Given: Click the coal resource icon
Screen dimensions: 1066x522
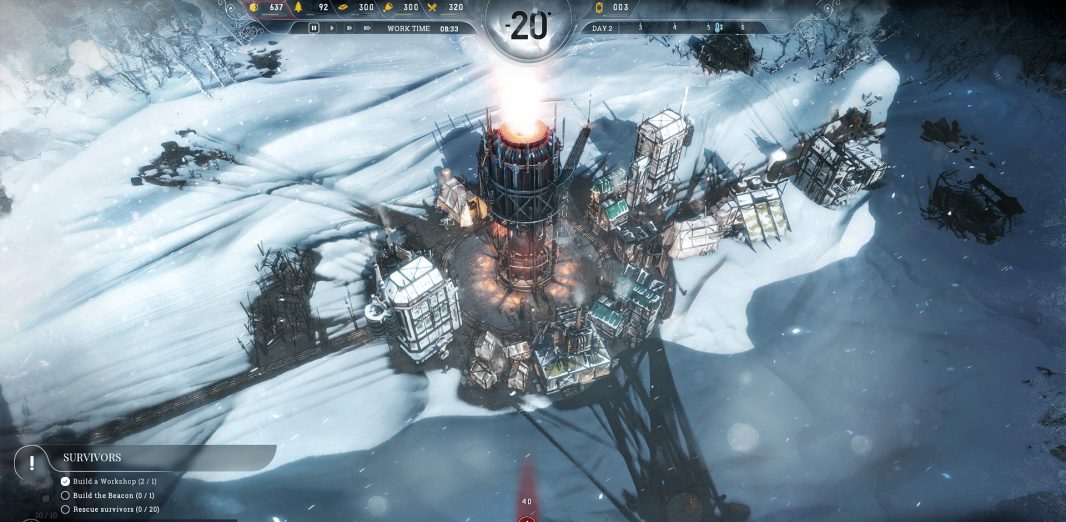Looking at the screenshot, I should click(x=255, y=7).
